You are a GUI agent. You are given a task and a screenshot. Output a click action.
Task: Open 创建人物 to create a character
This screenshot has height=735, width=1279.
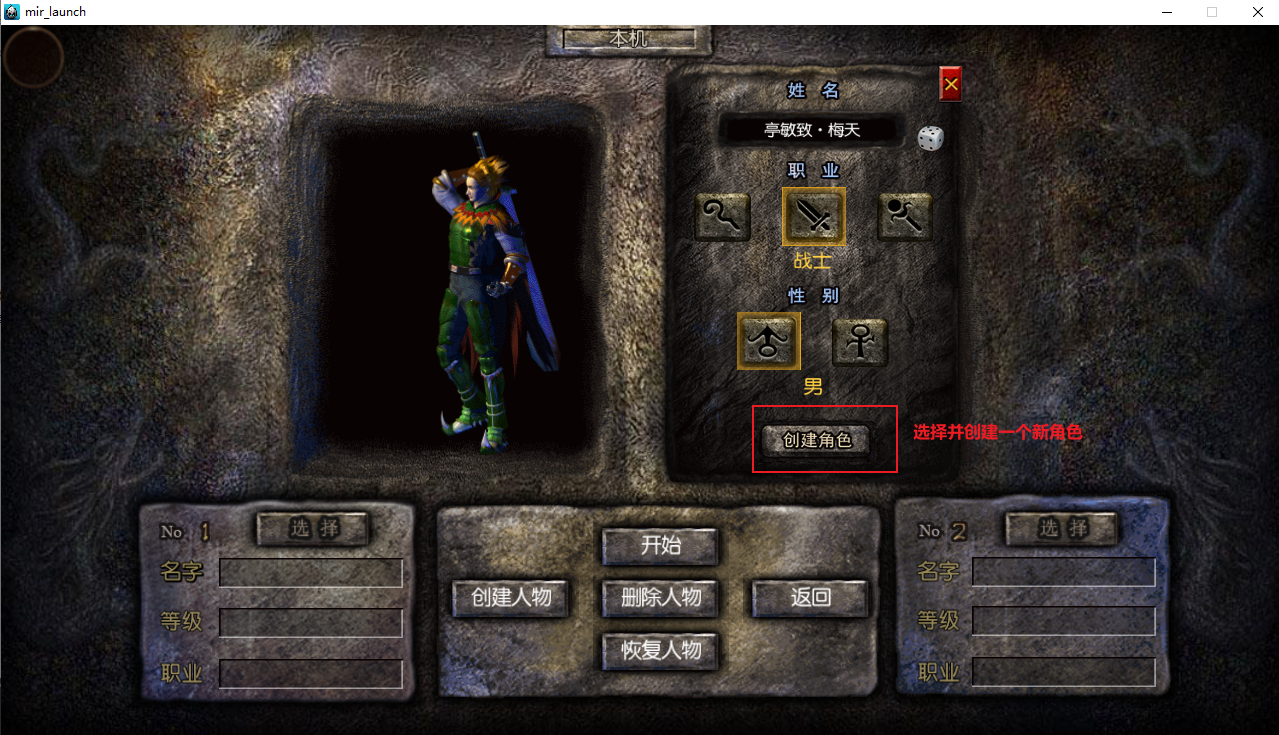(511, 598)
